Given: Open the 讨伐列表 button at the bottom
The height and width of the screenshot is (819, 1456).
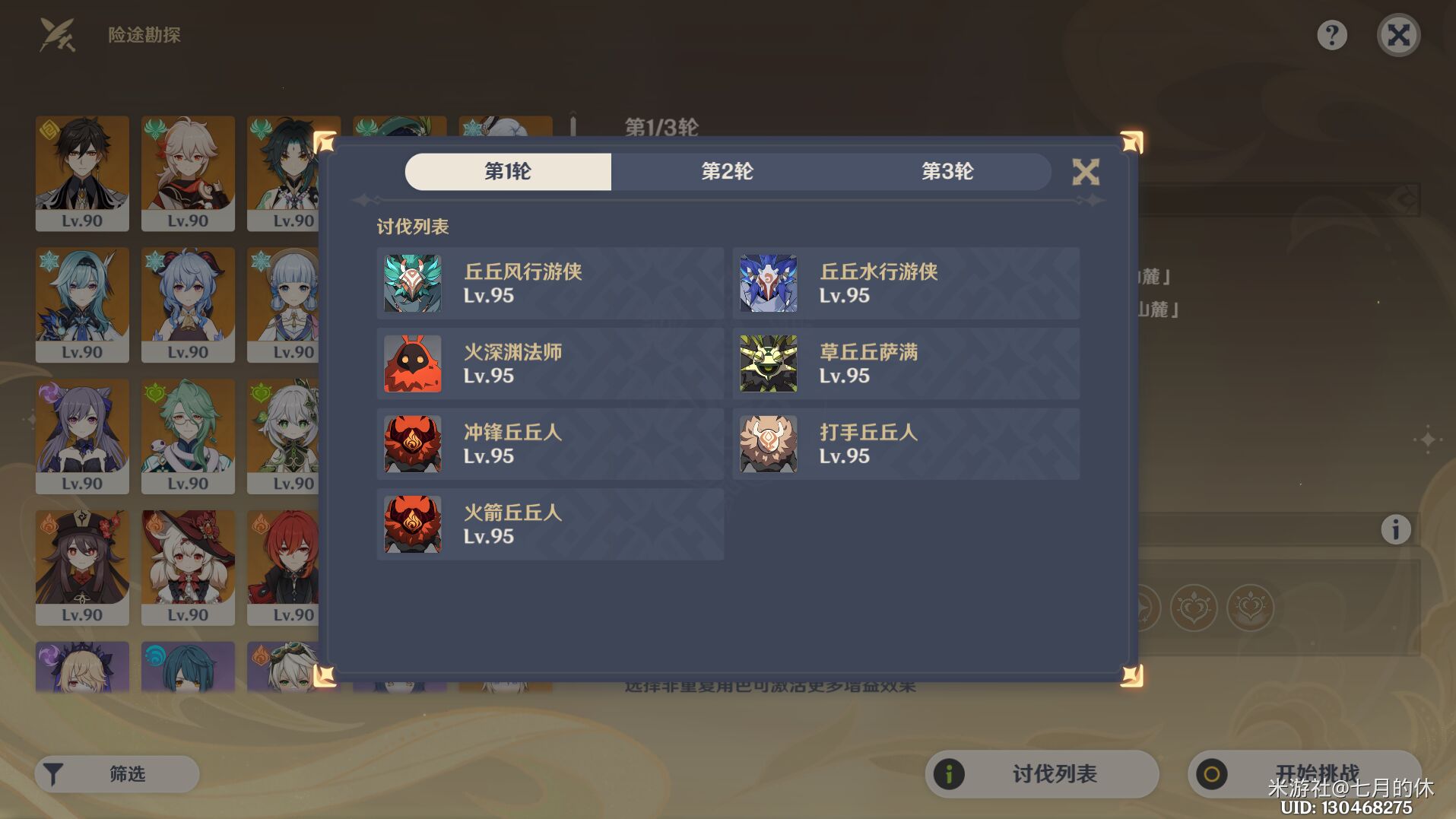Looking at the screenshot, I should click(1041, 773).
